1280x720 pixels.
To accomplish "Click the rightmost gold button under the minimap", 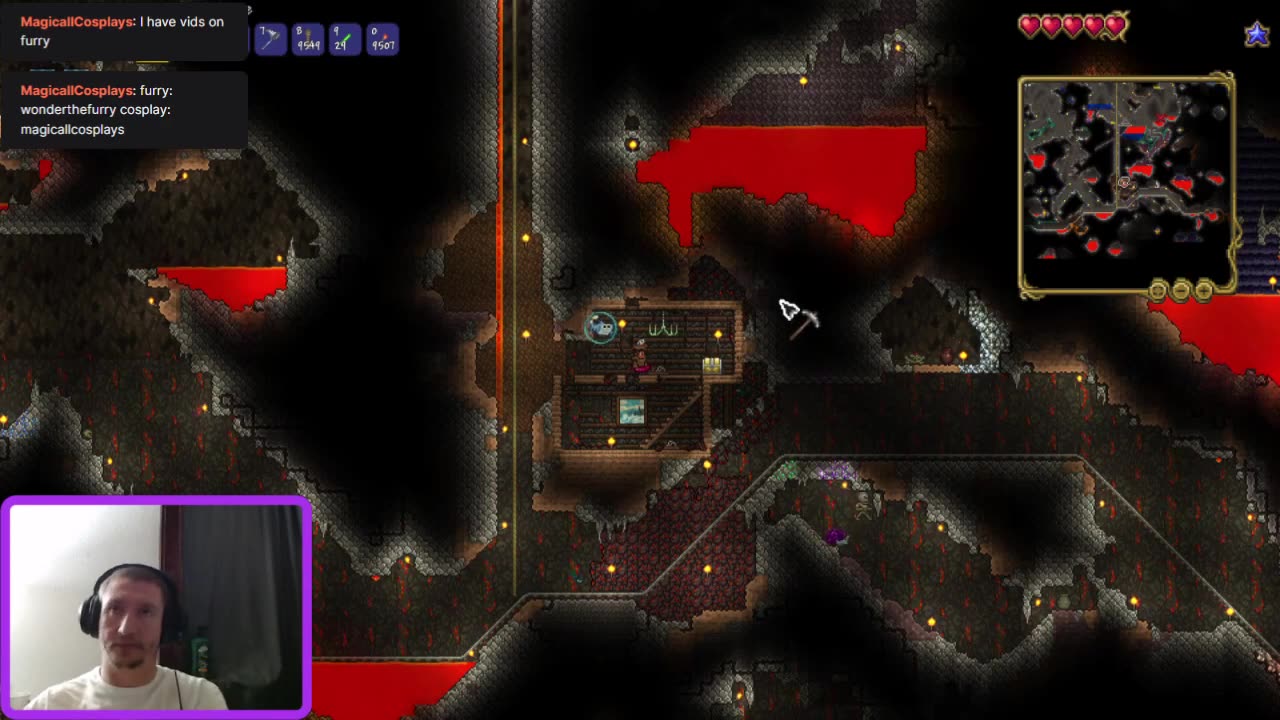I will [1202, 292].
